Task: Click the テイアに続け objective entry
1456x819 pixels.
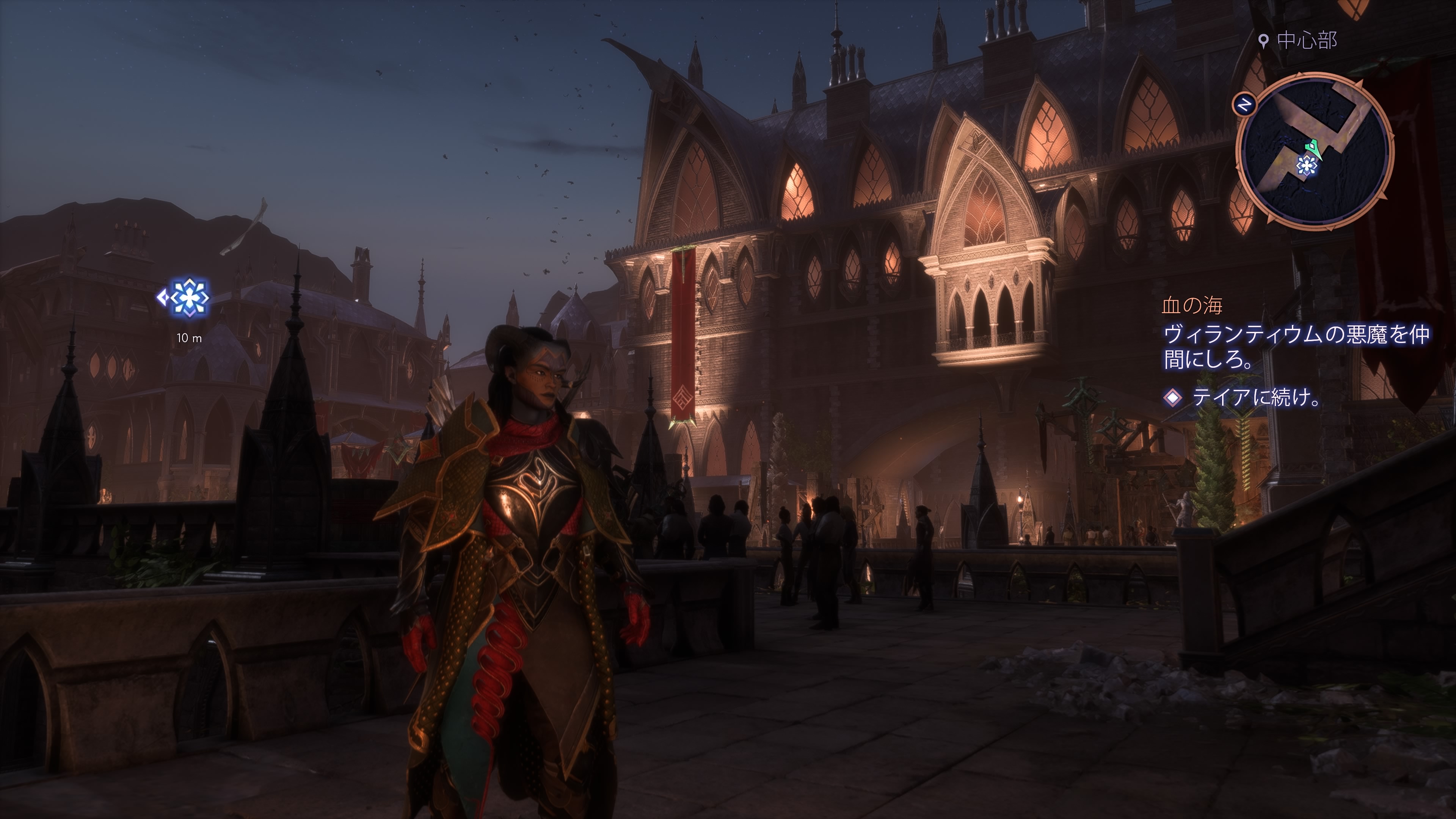Action: point(1255,397)
